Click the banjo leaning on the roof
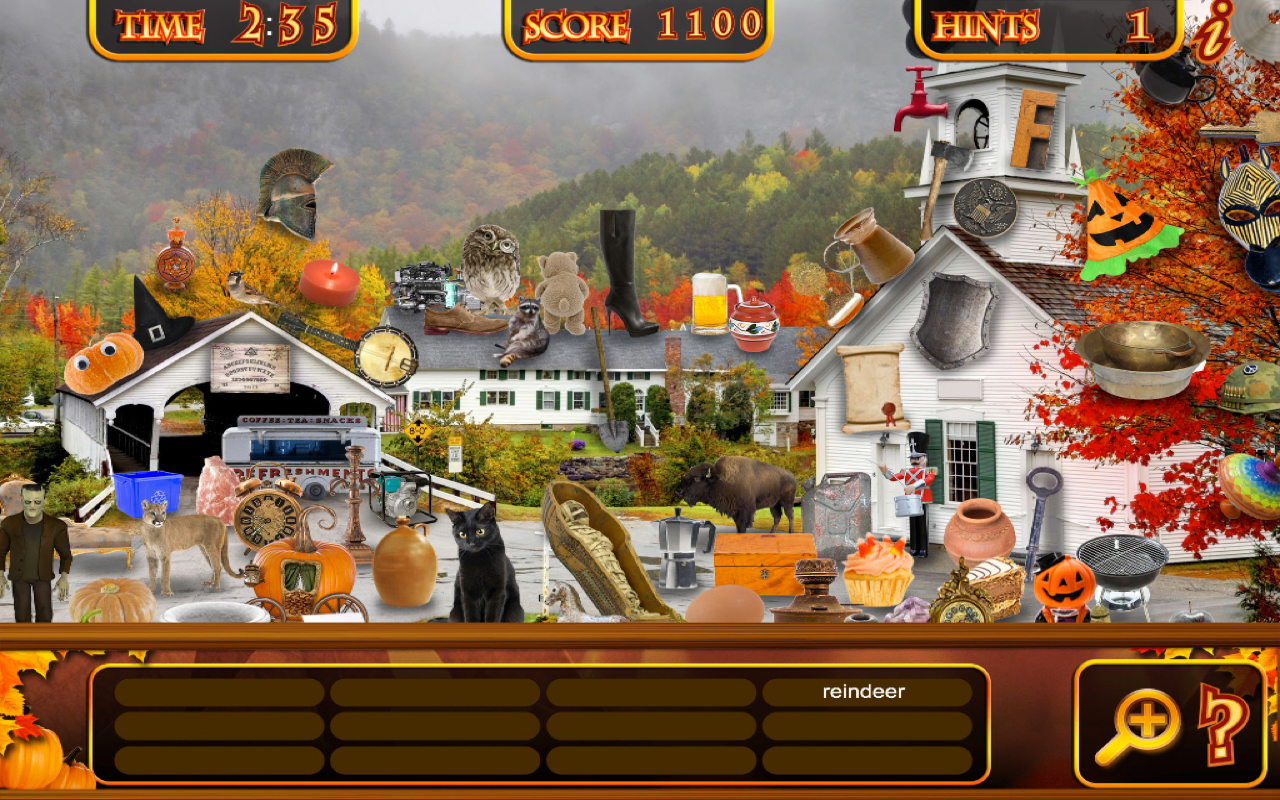This screenshot has height=800, width=1280. [x=388, y=355]
